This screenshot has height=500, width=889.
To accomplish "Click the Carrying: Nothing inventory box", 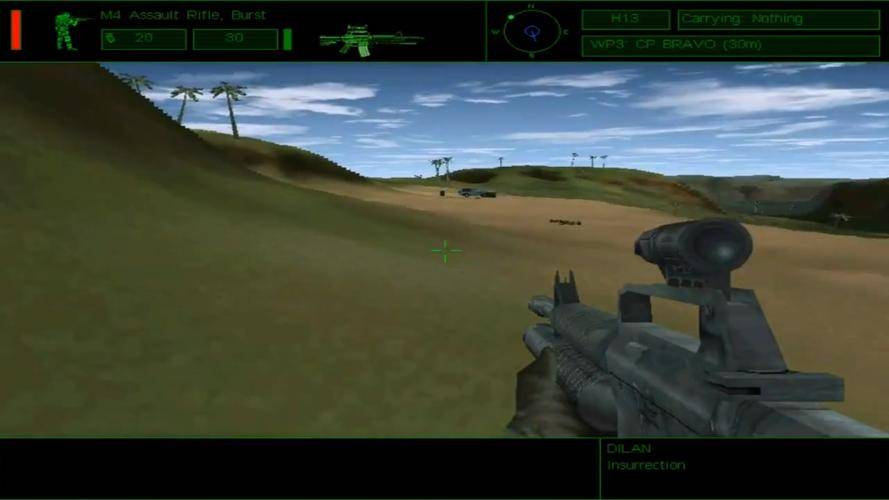I will click(778, 19).
